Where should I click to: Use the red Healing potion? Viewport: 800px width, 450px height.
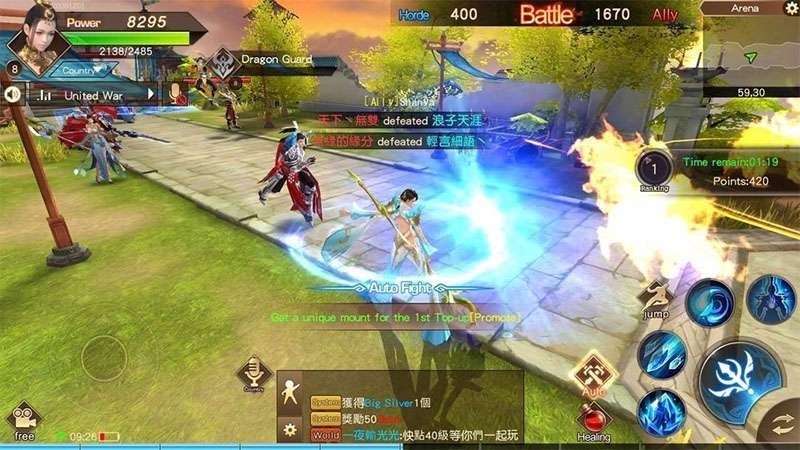tap(592, 418)
